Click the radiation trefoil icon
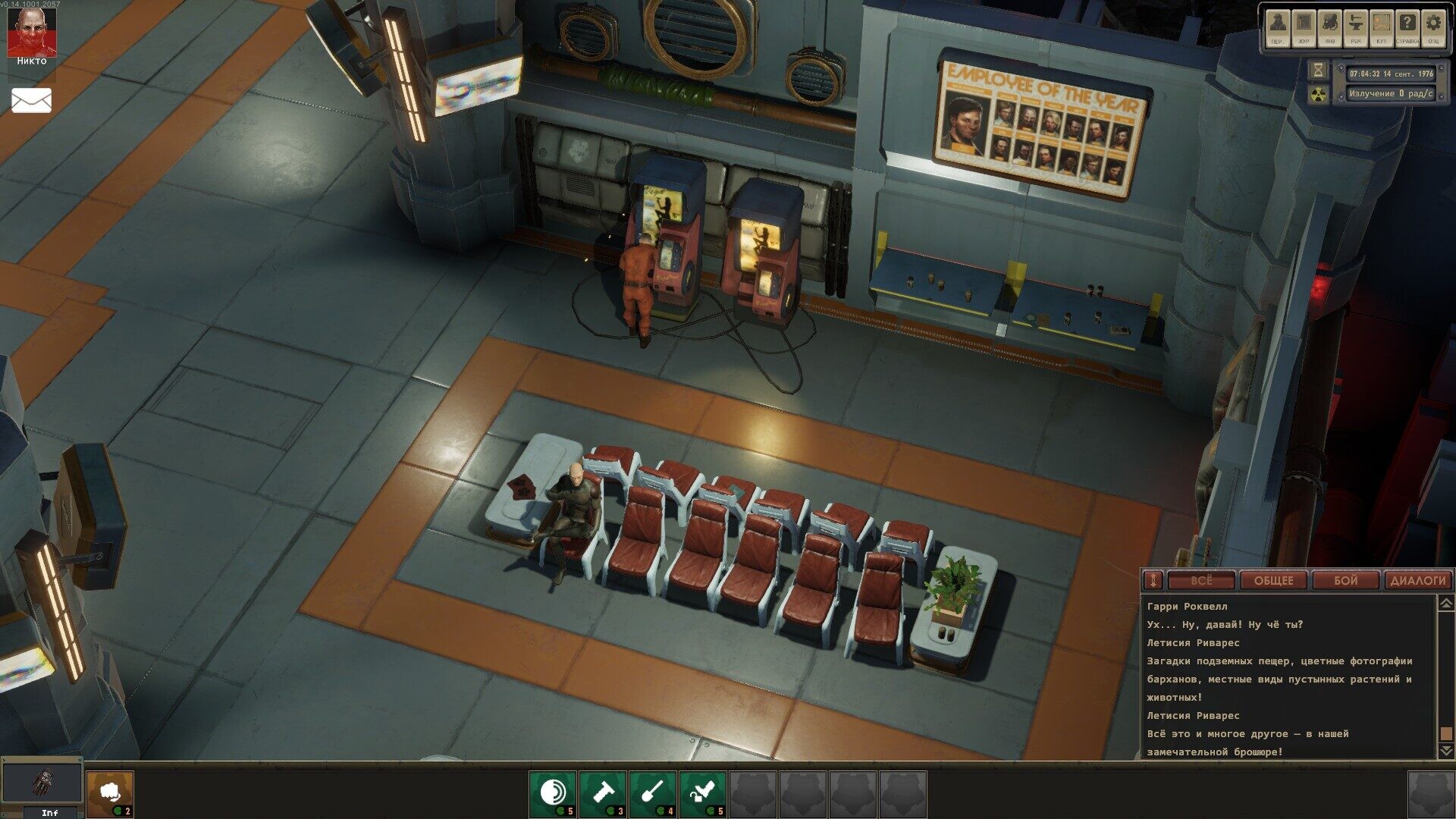The image size is (1456, 819). click(1319, 94)
